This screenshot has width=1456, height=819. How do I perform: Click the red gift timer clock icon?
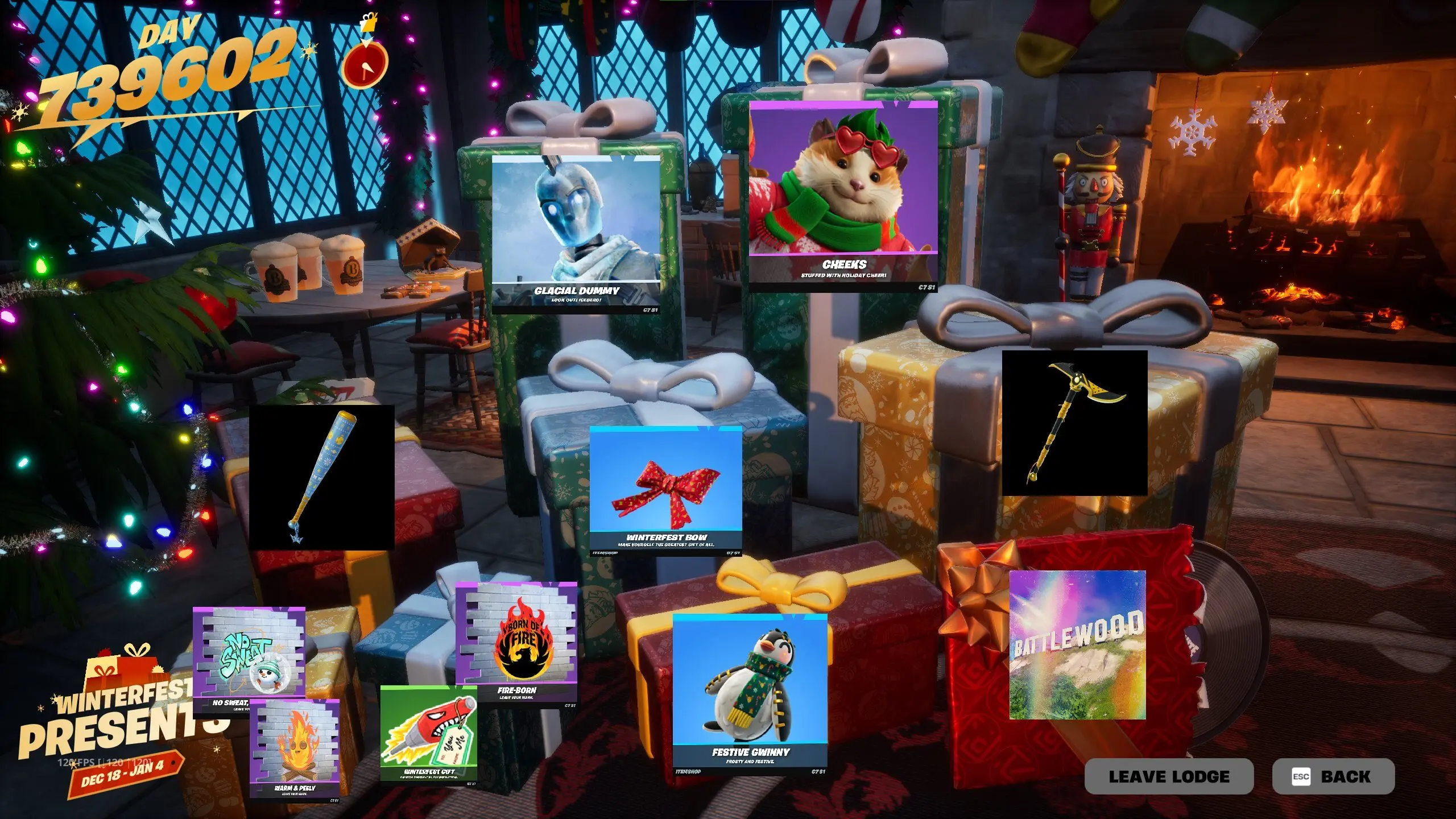pyautogui.click(x=366, y=64)
